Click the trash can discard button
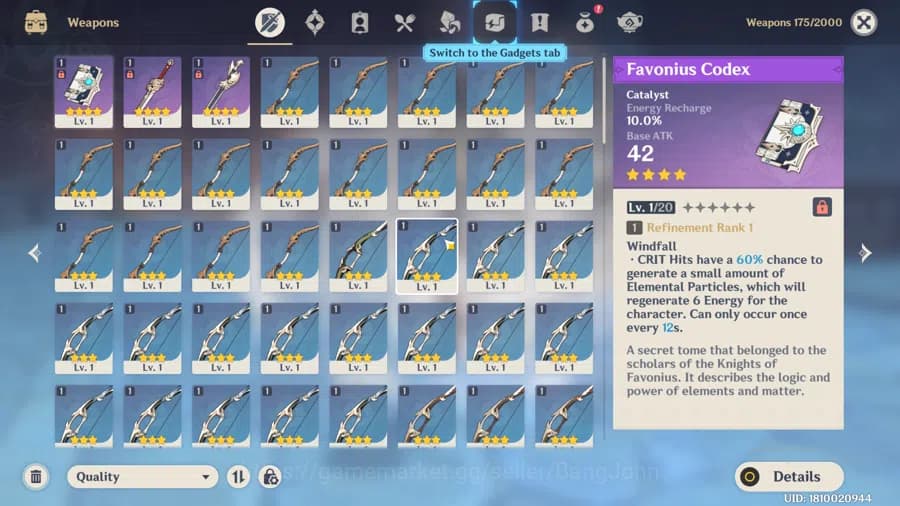900x506 pixels. tap(36, 477)
